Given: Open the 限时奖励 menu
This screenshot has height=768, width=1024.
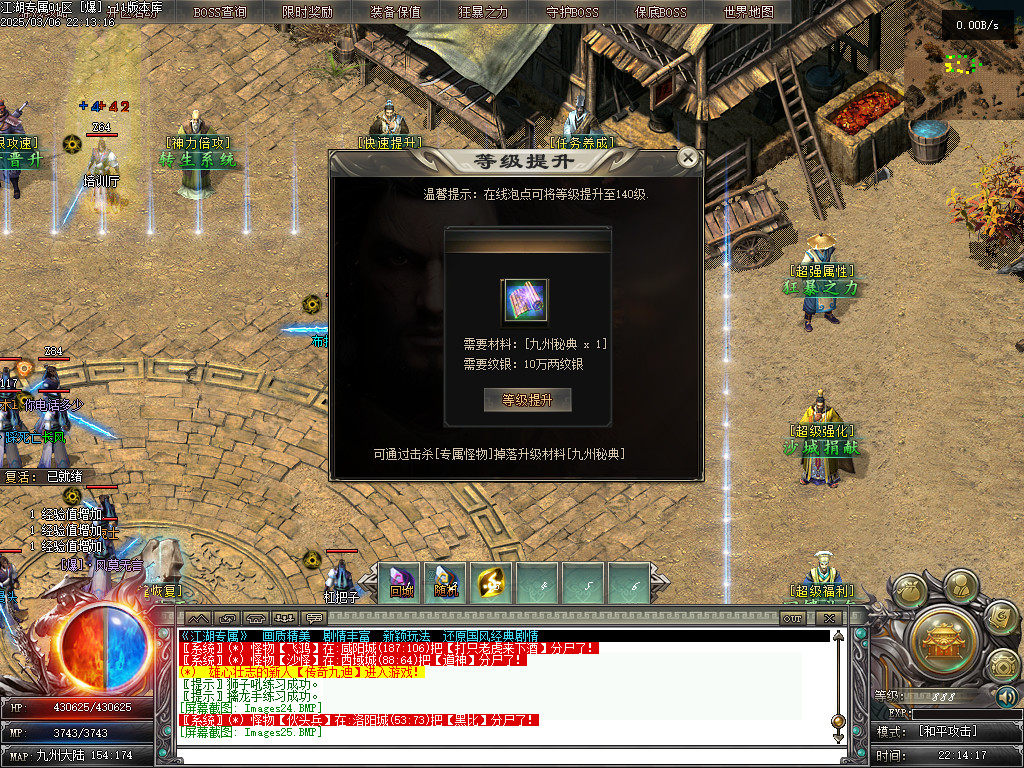Looking at the screenshot, I should click(x=308, y=13).
